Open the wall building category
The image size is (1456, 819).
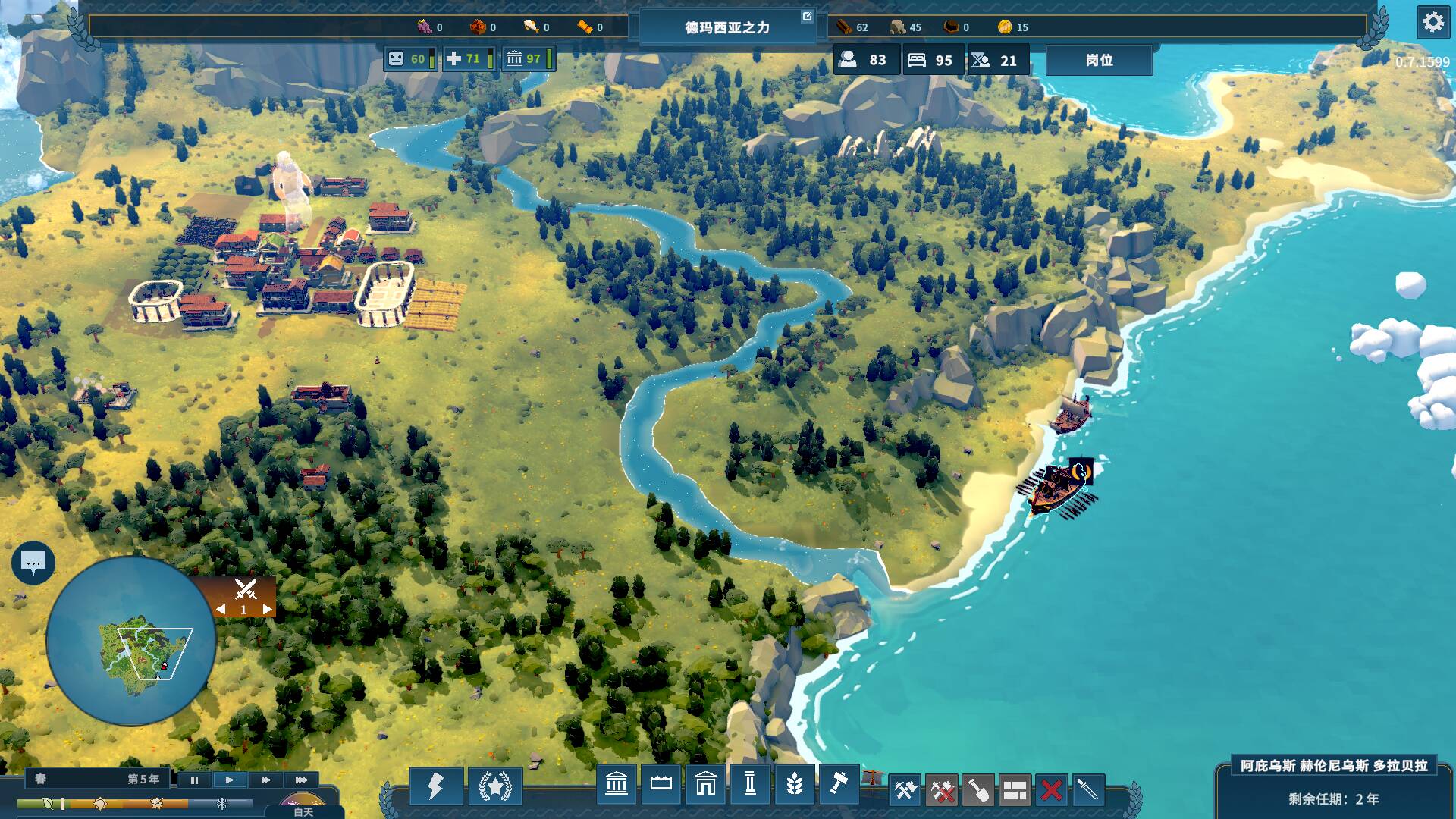[661, 784]
